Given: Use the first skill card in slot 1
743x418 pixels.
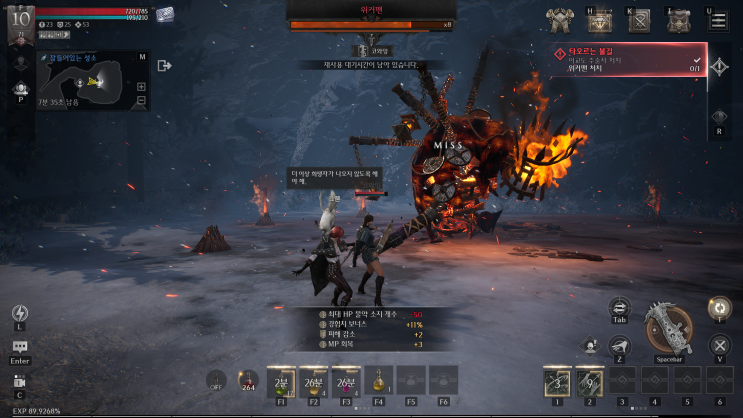Looking at the screenshot, I should (557, 381).
